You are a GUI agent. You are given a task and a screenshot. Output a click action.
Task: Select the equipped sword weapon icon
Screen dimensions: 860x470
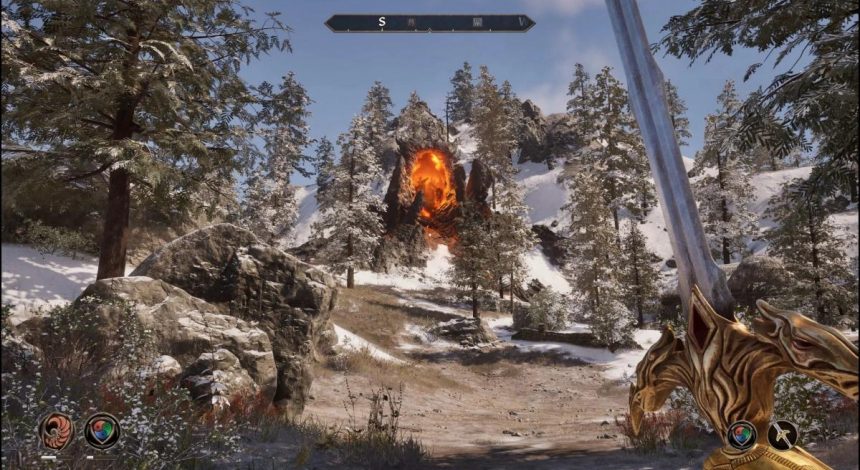(x=783, y=434)
